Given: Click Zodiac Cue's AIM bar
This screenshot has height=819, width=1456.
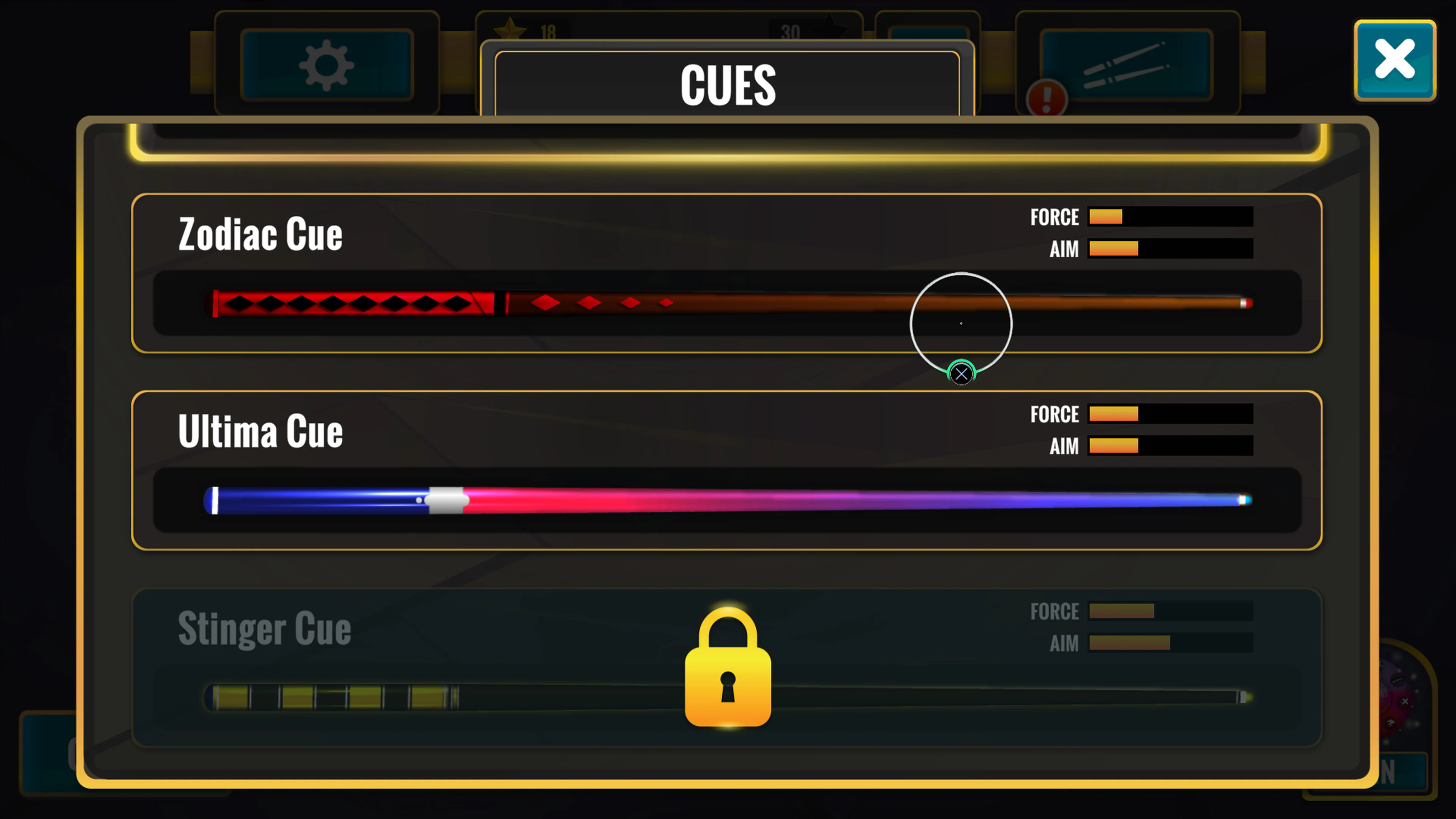Looking at the screenshot, I should [1170, 249].
